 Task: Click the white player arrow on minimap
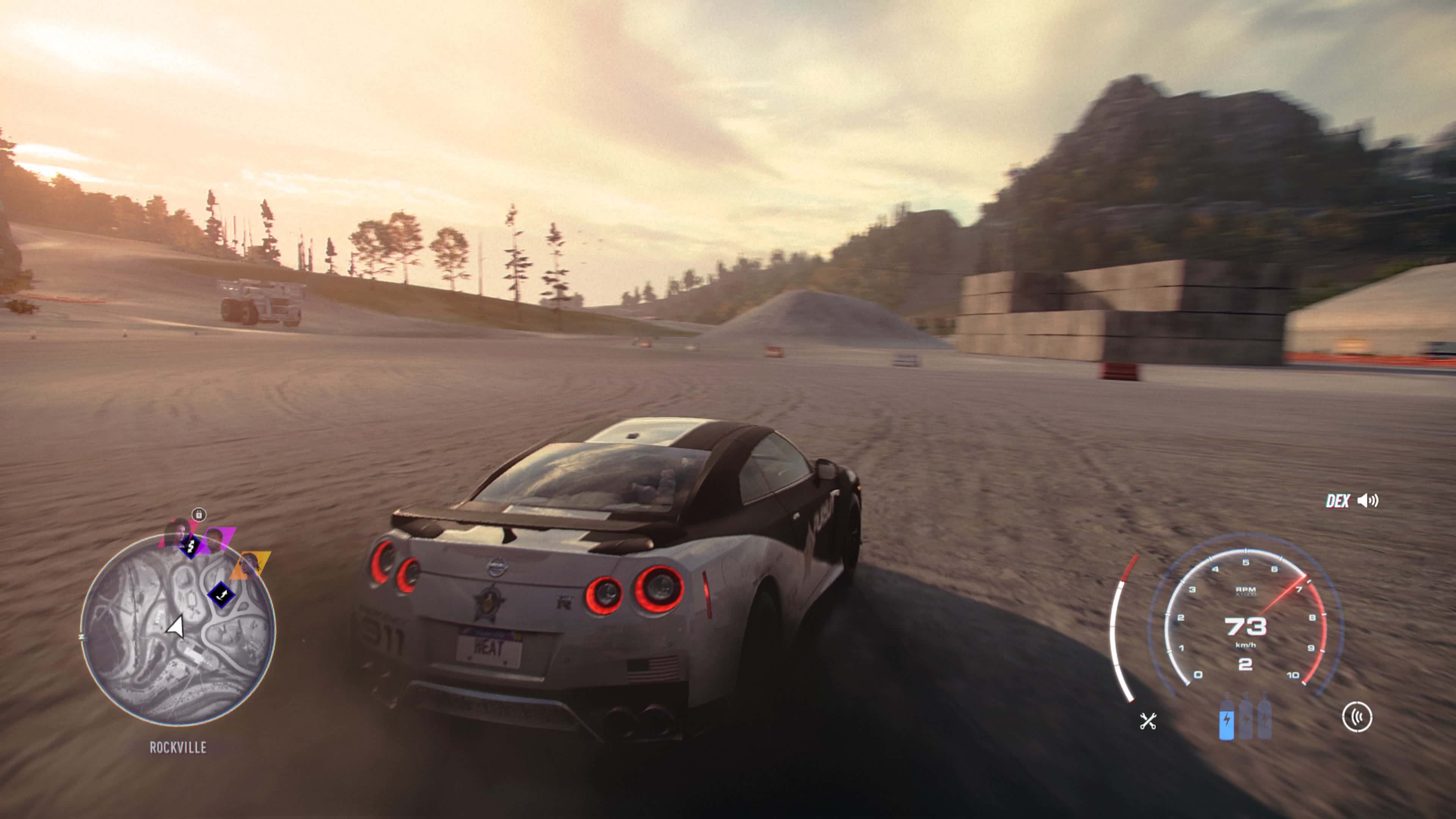point(176,626)
